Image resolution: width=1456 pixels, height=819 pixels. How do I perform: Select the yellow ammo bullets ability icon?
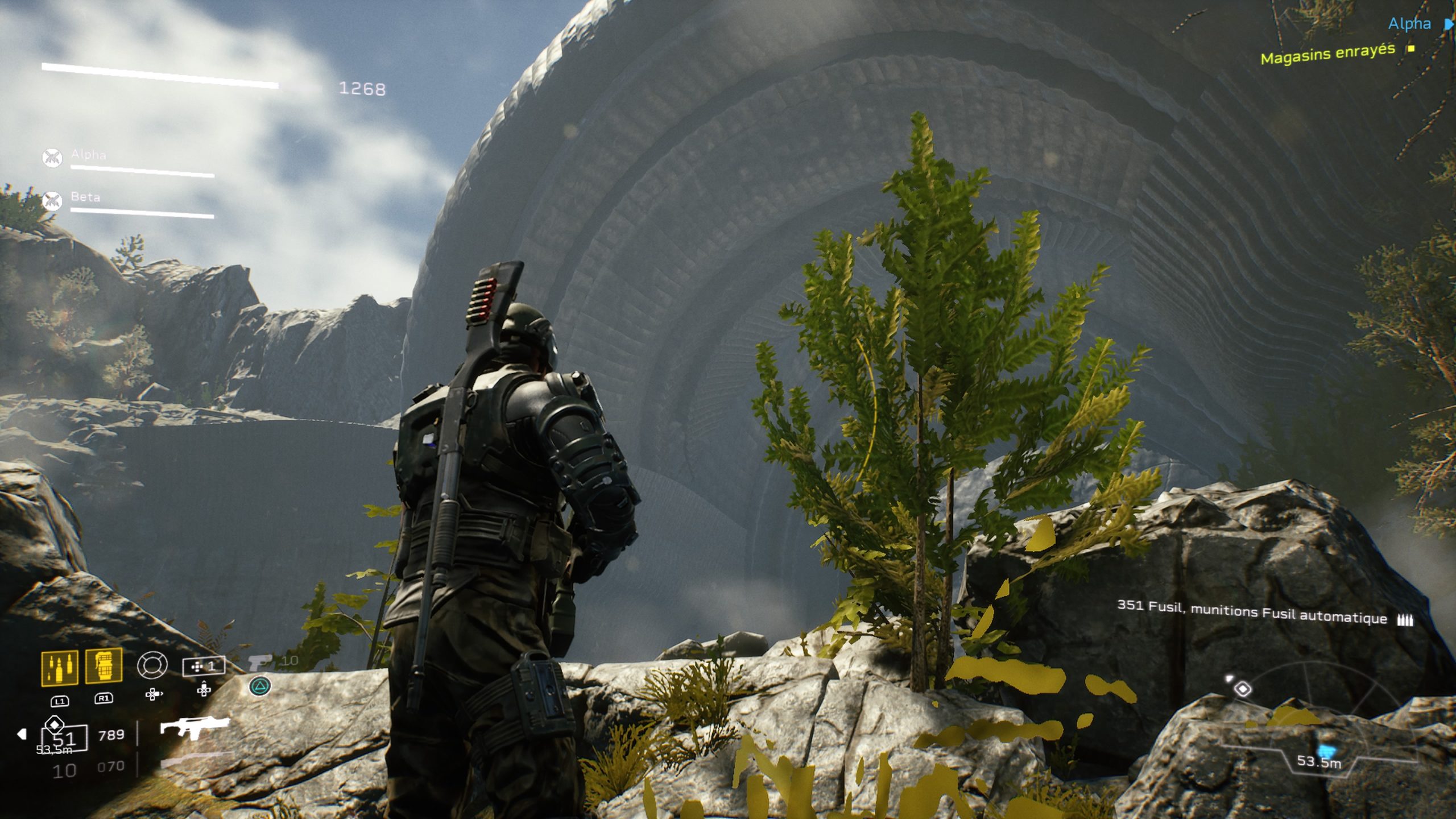59,667
